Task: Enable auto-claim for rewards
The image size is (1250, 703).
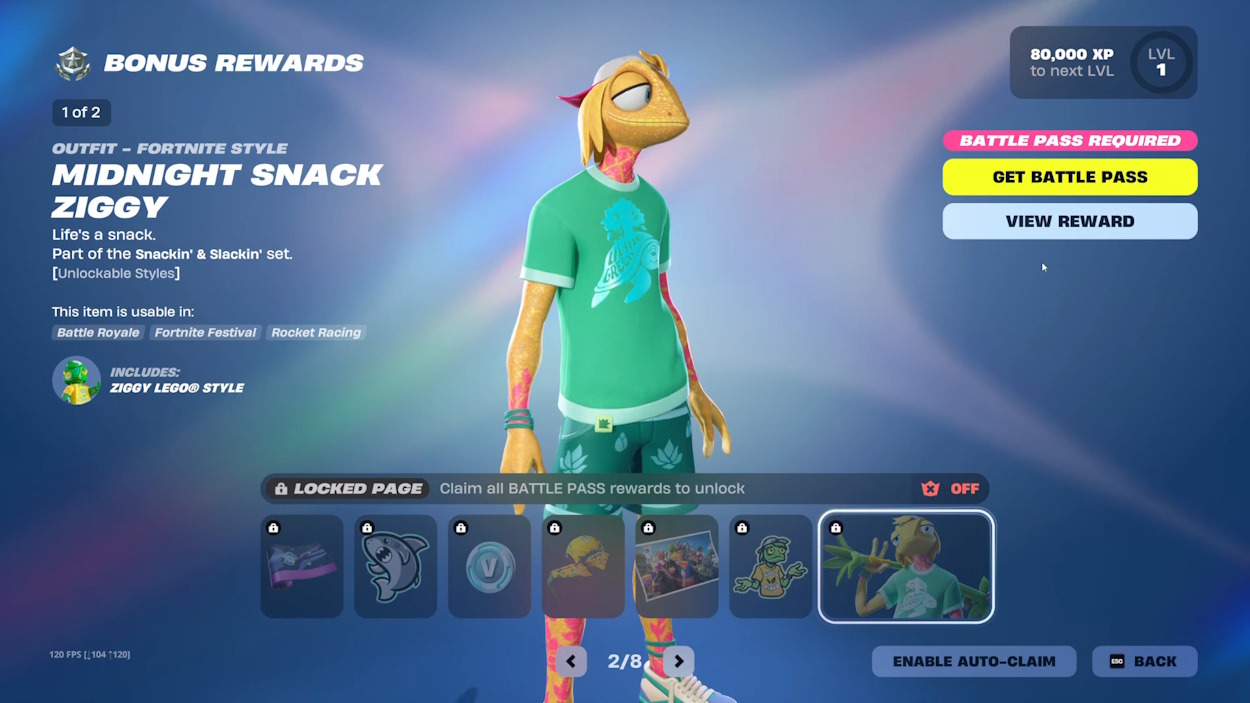Action: [973, 661]
